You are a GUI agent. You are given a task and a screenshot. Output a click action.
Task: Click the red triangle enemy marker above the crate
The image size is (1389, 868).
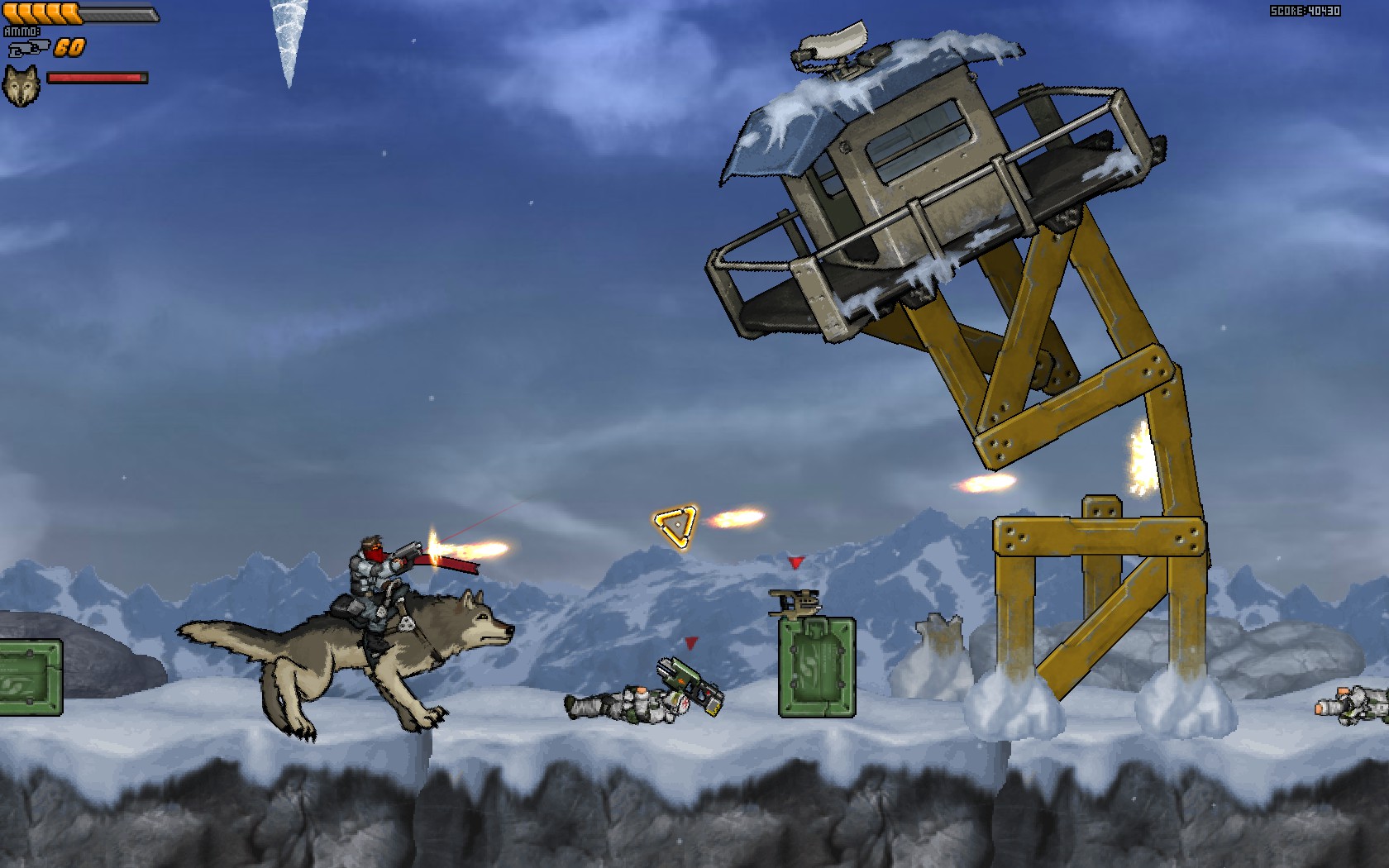tap(795, 564)
